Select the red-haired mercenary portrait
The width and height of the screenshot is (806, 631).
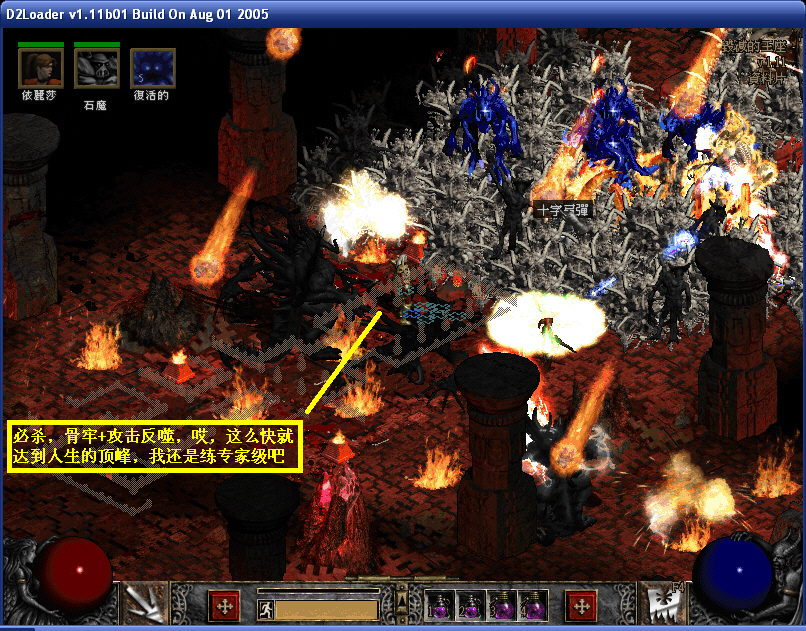tap(41, 67)
